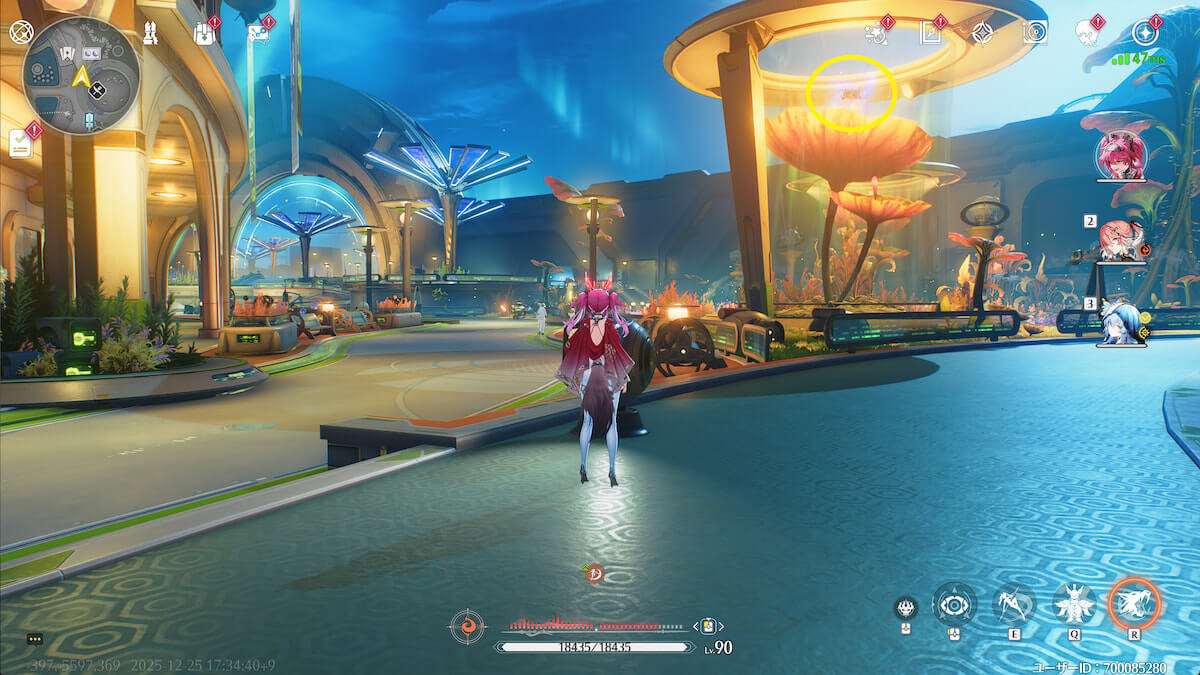
Task: Activate the Echo skill icon labeled Q
Action: coord(1074,603)
